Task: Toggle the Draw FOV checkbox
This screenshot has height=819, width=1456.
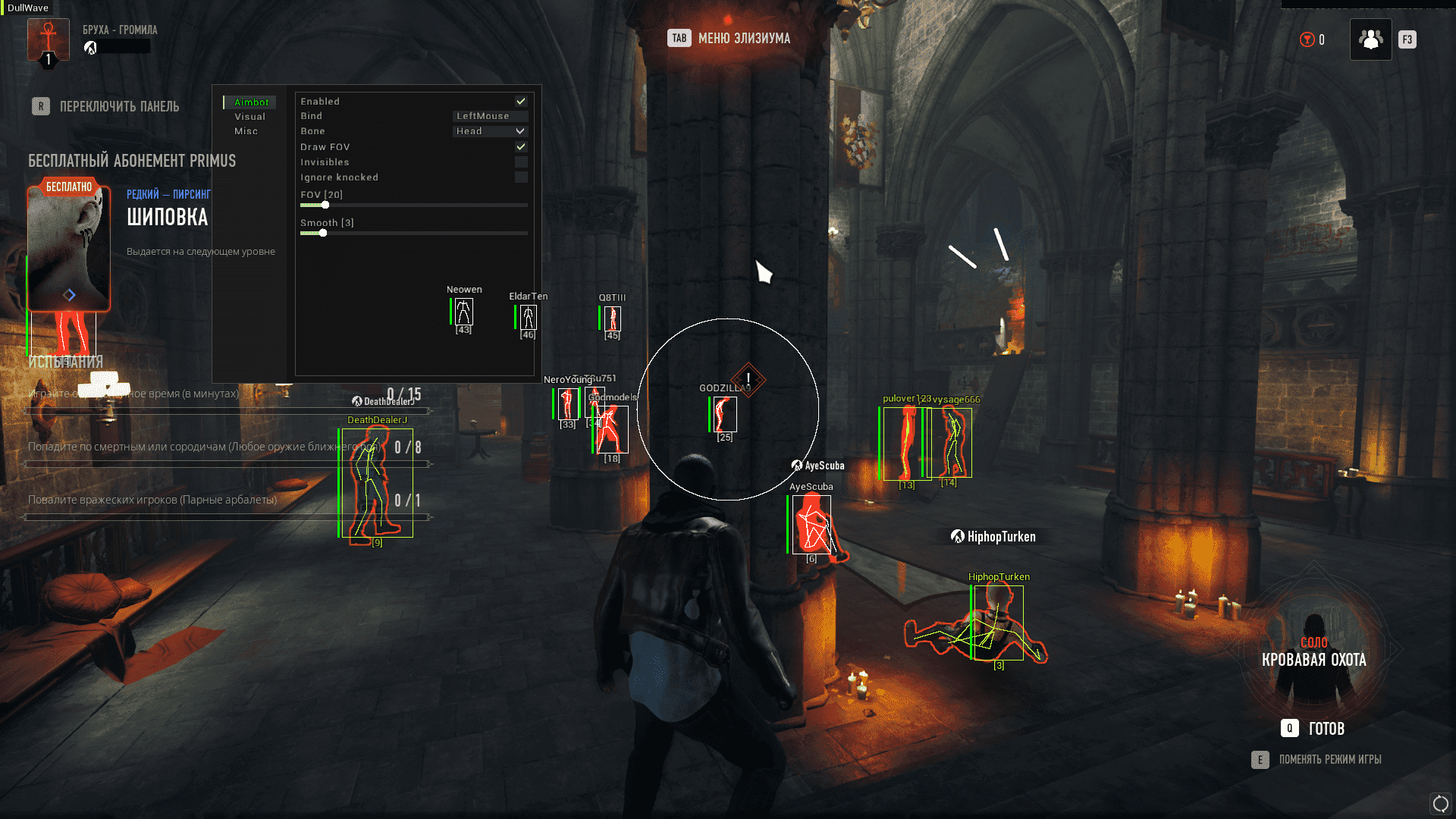Action: coord(521,146)
